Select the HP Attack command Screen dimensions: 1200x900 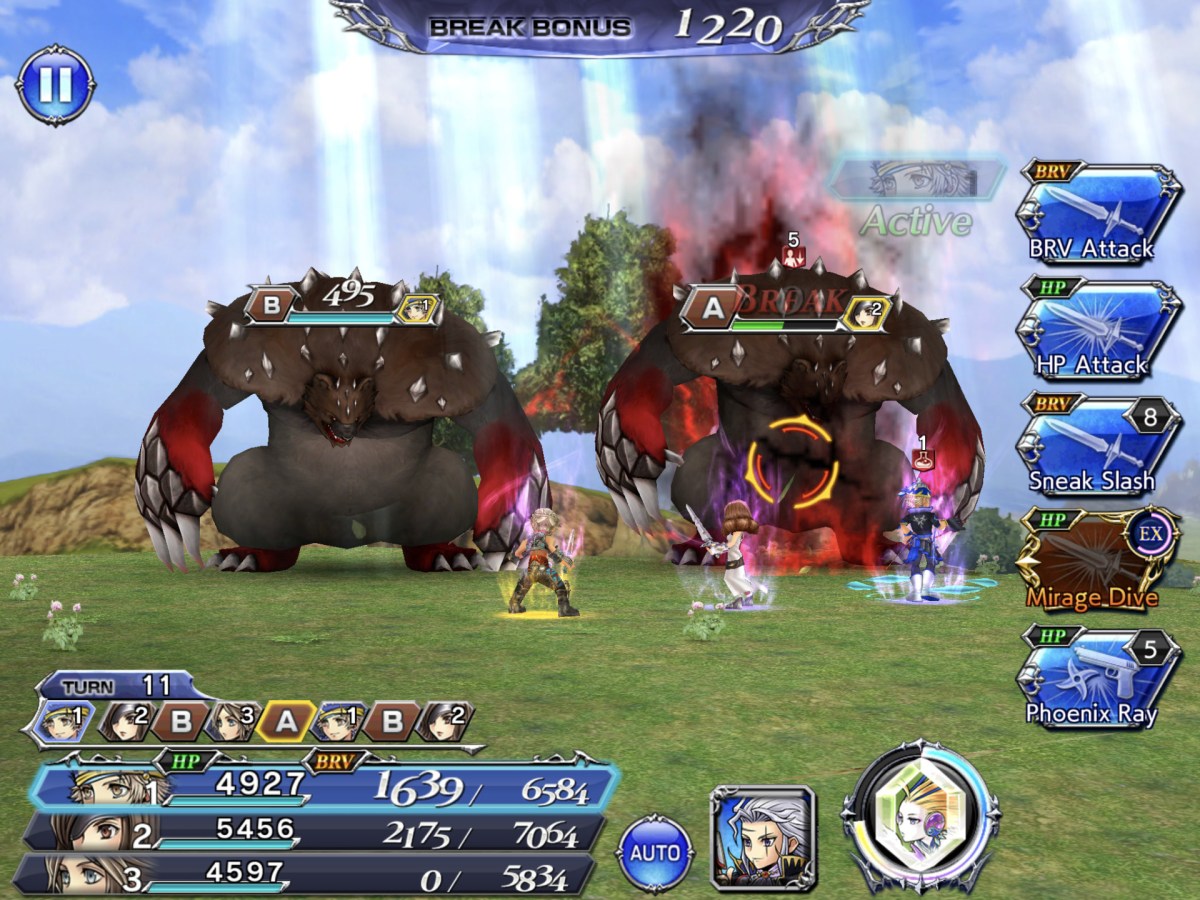pyautogui.click(x=1097, y=331)
